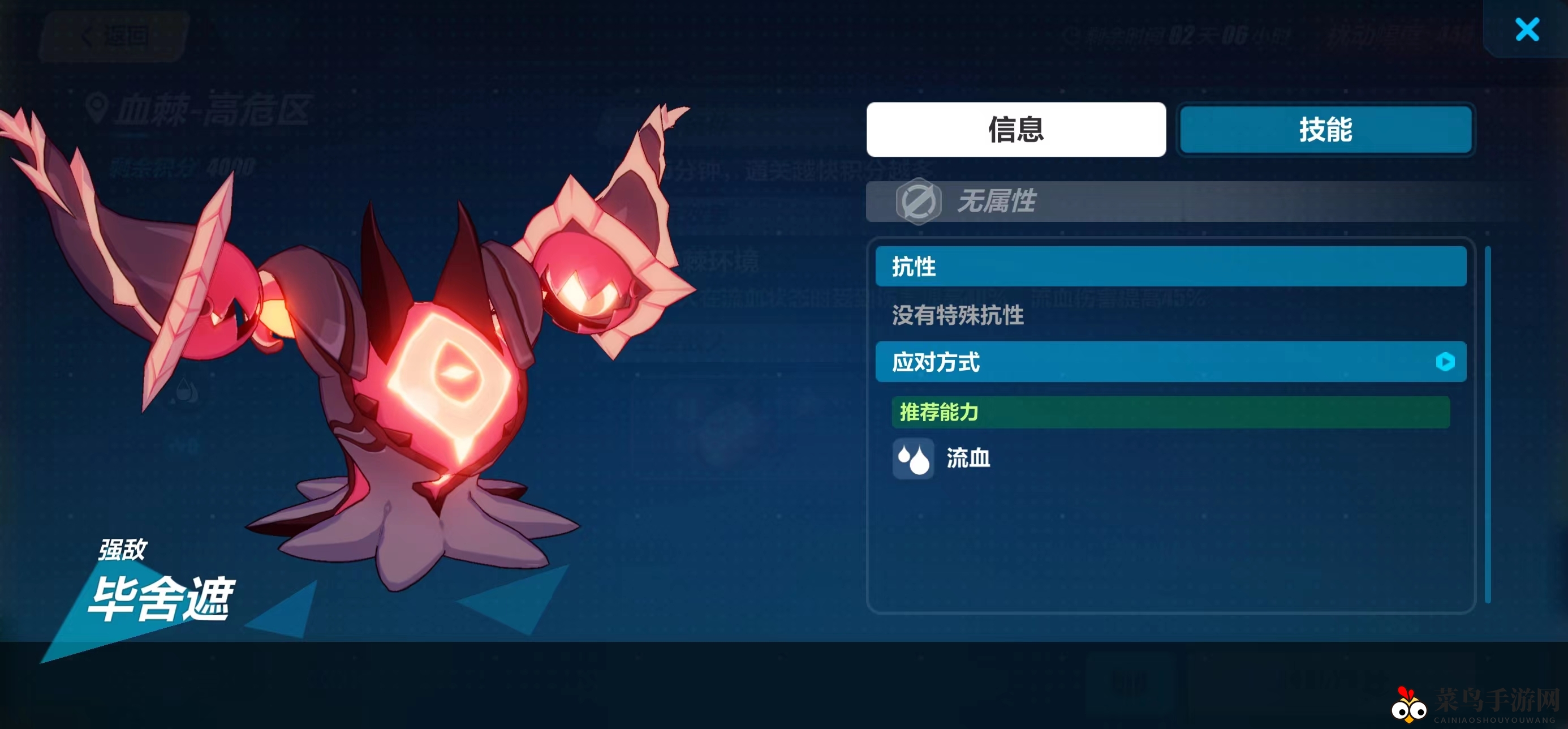The height and width of the screenshot is (729, 1568).
Task: Switch to the 技能 tab
Action: 1325,130
